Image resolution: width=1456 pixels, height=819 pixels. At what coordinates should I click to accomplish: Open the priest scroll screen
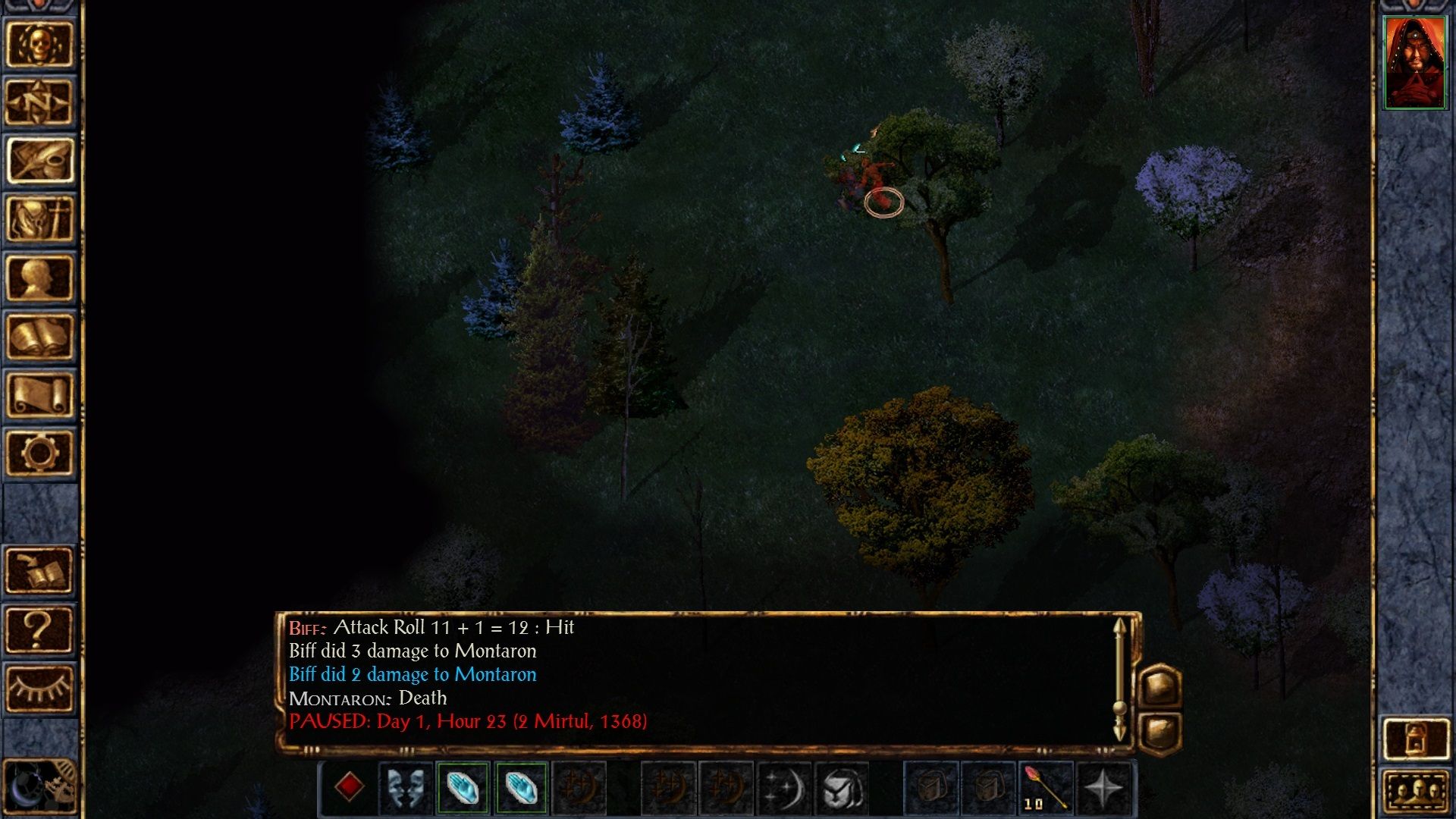[x=39, y=394]
